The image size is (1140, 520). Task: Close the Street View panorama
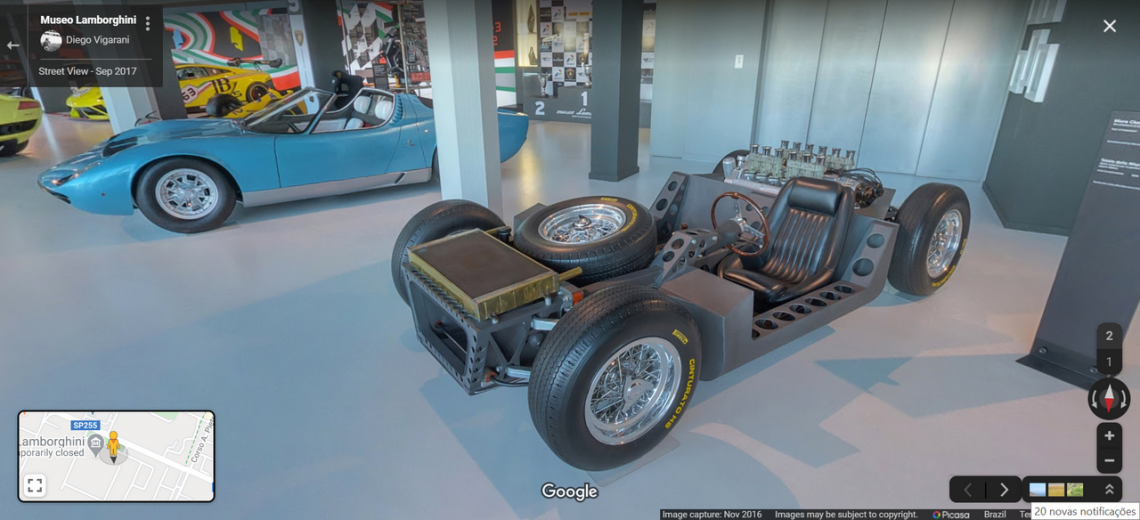point(1109,26)
